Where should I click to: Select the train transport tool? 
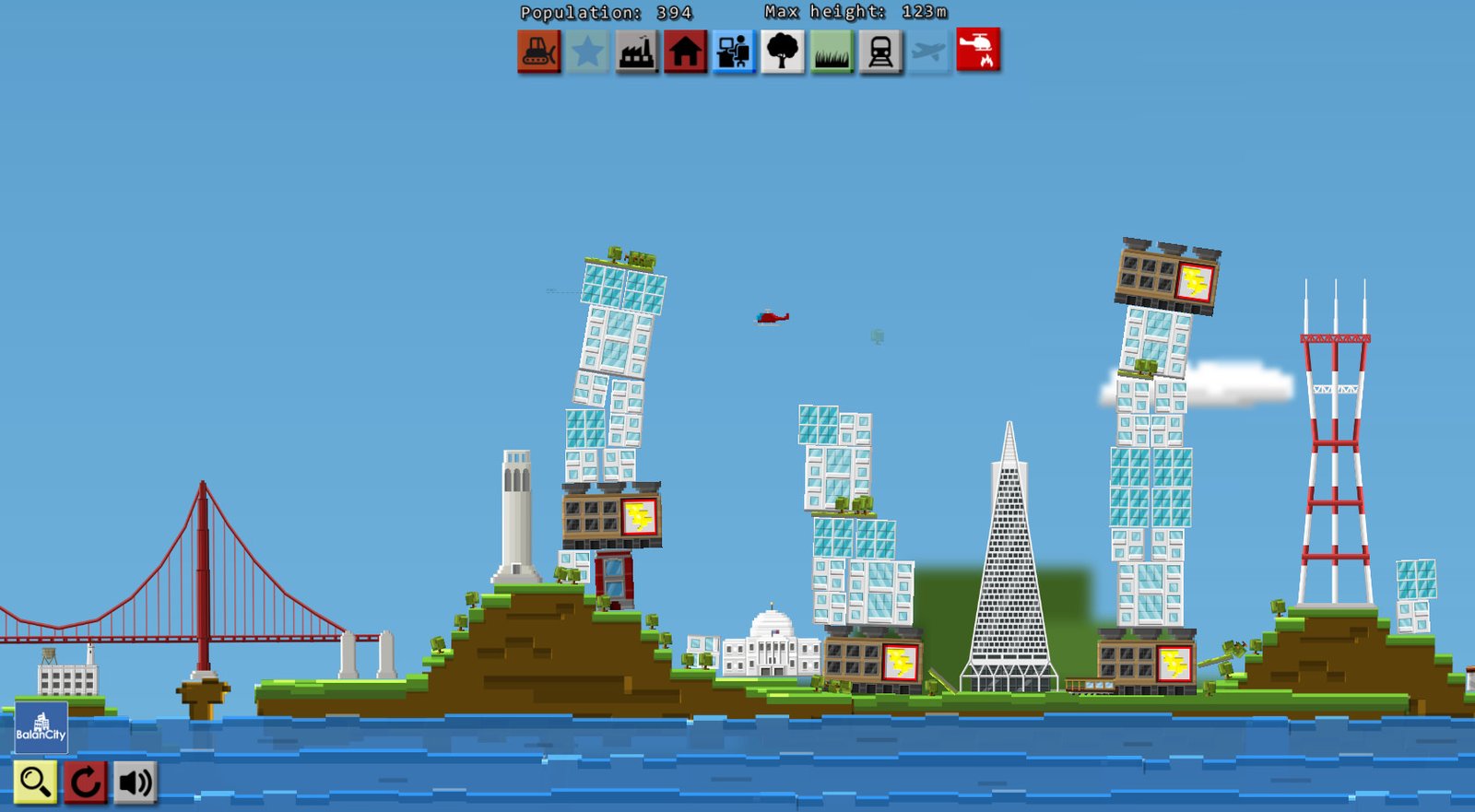click(x=880, y=52)
